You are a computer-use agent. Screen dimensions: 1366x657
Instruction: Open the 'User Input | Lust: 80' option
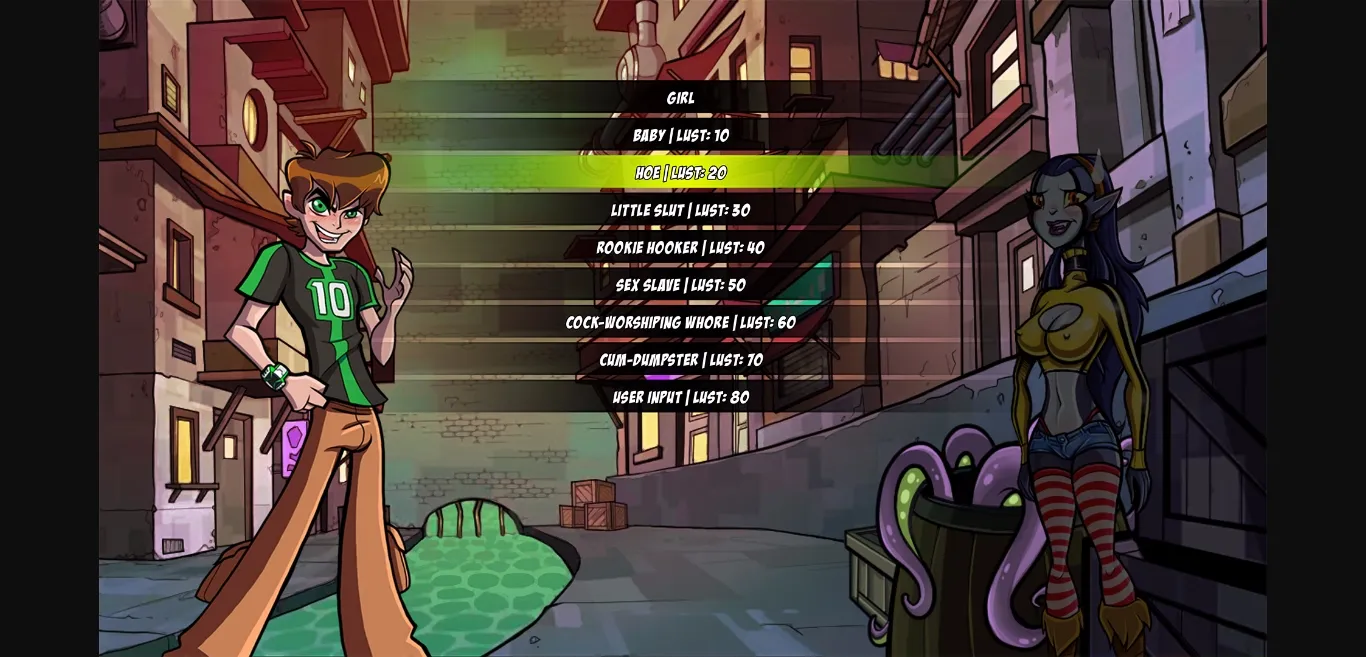tap(681, 397)
